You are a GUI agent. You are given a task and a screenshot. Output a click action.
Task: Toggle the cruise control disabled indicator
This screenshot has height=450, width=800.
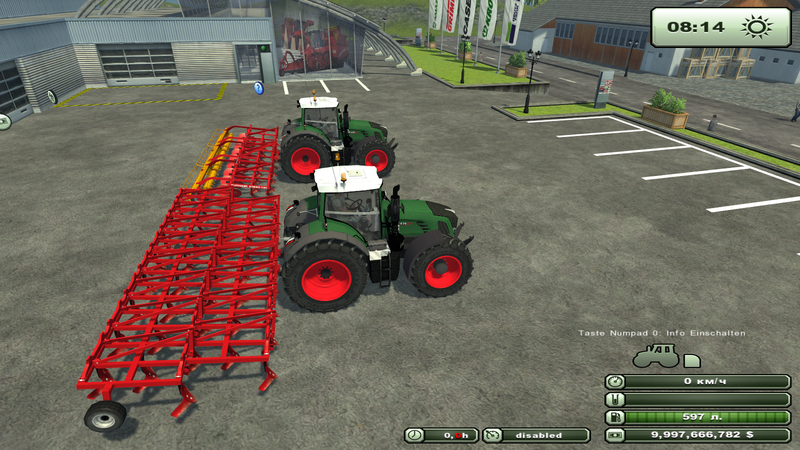(537, 435)
